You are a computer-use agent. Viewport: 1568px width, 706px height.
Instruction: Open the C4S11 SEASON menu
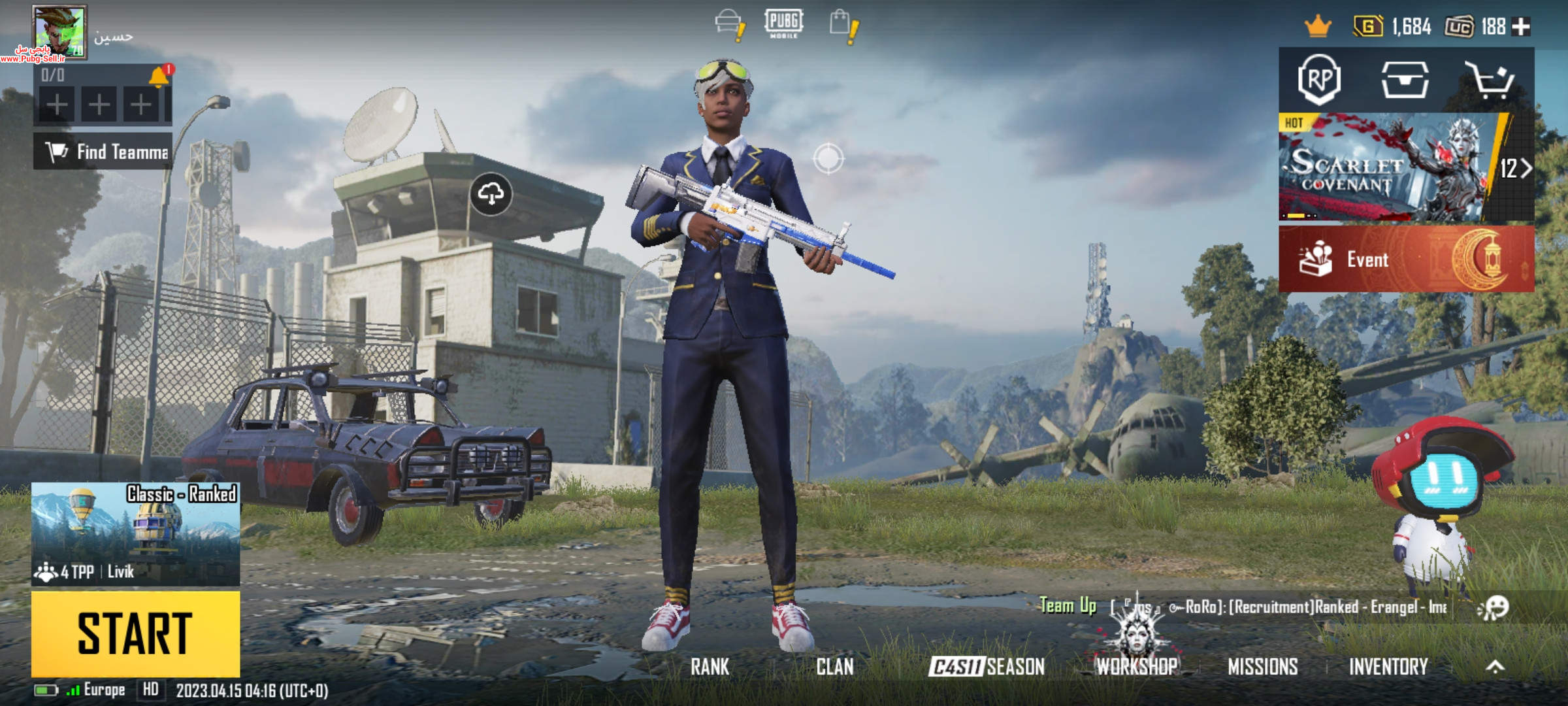pos(987,667)
